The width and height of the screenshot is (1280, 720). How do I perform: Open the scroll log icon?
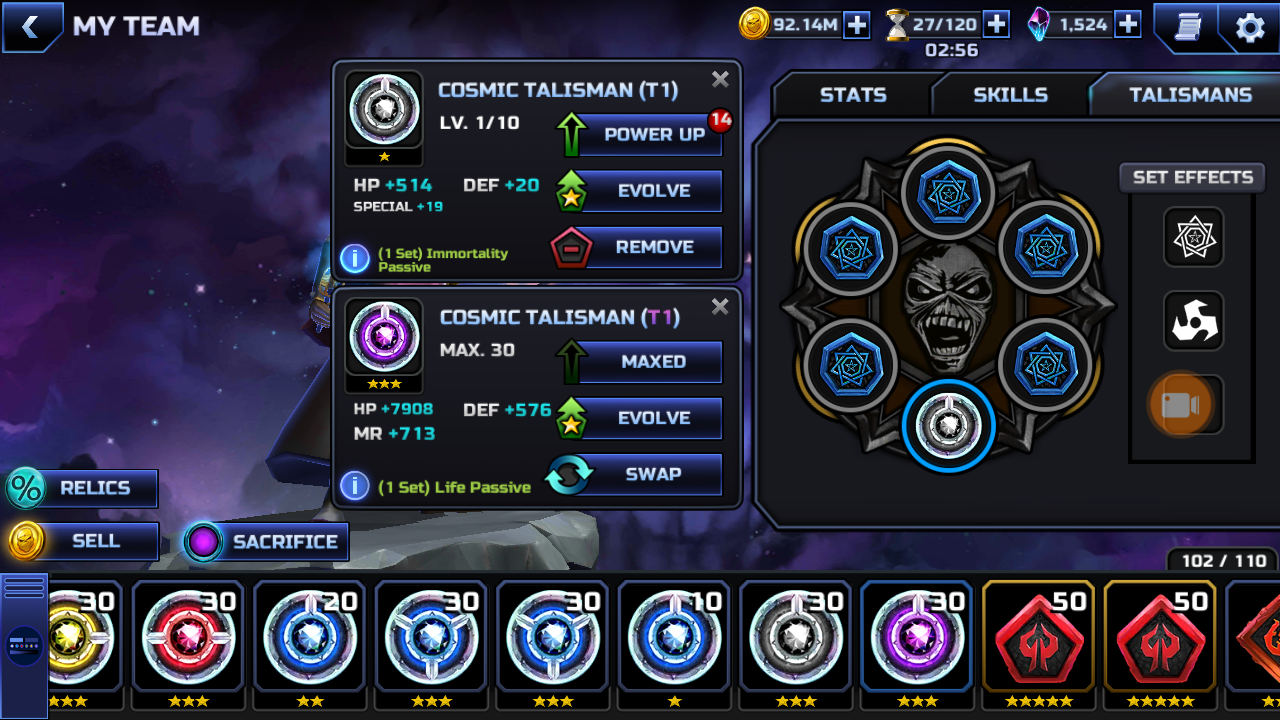(x=1187, y=27)
